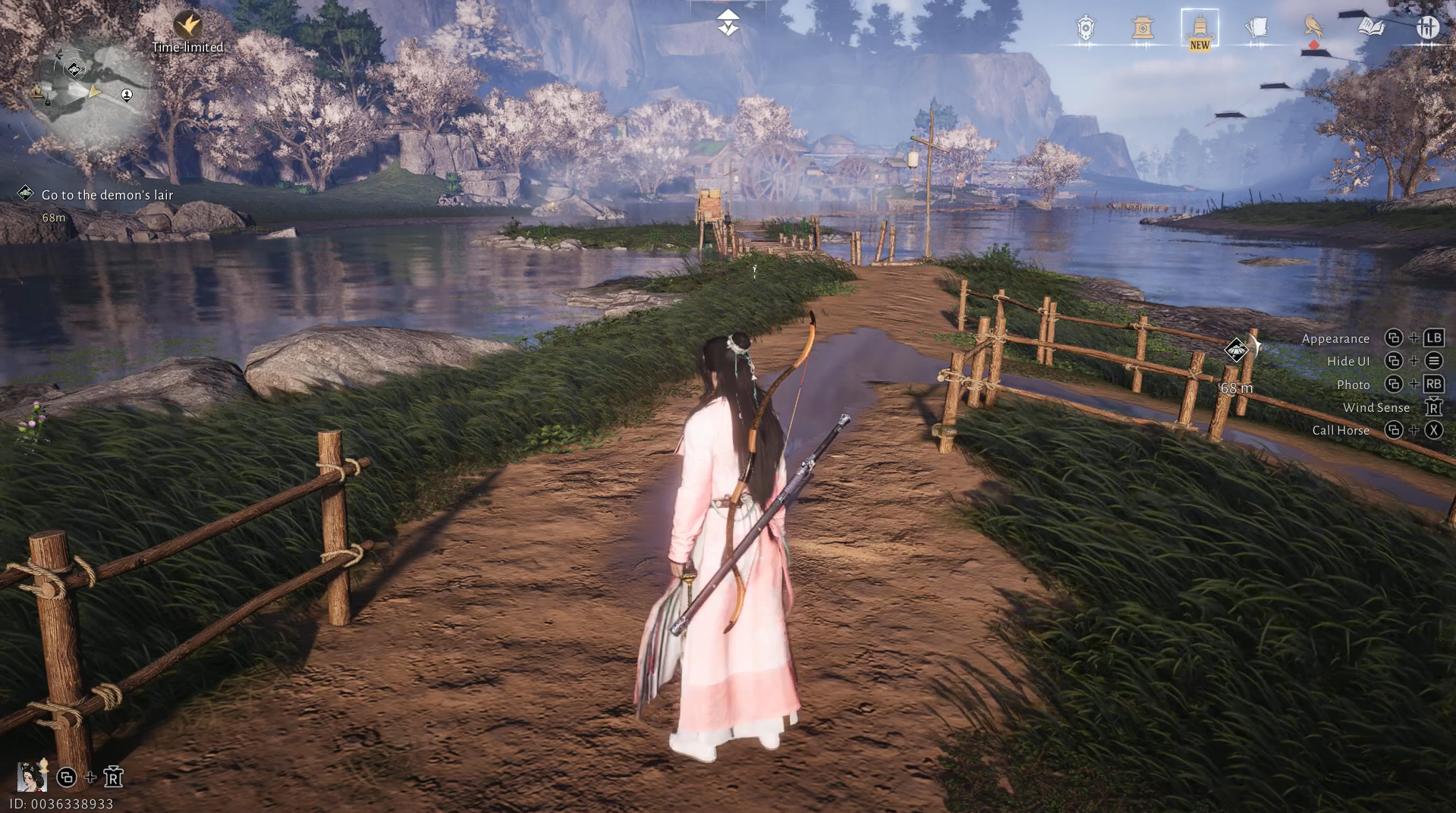The image size is (1456, 813).
Task: Open the Time-limited event banner
Action: click(x=187, y=36)
